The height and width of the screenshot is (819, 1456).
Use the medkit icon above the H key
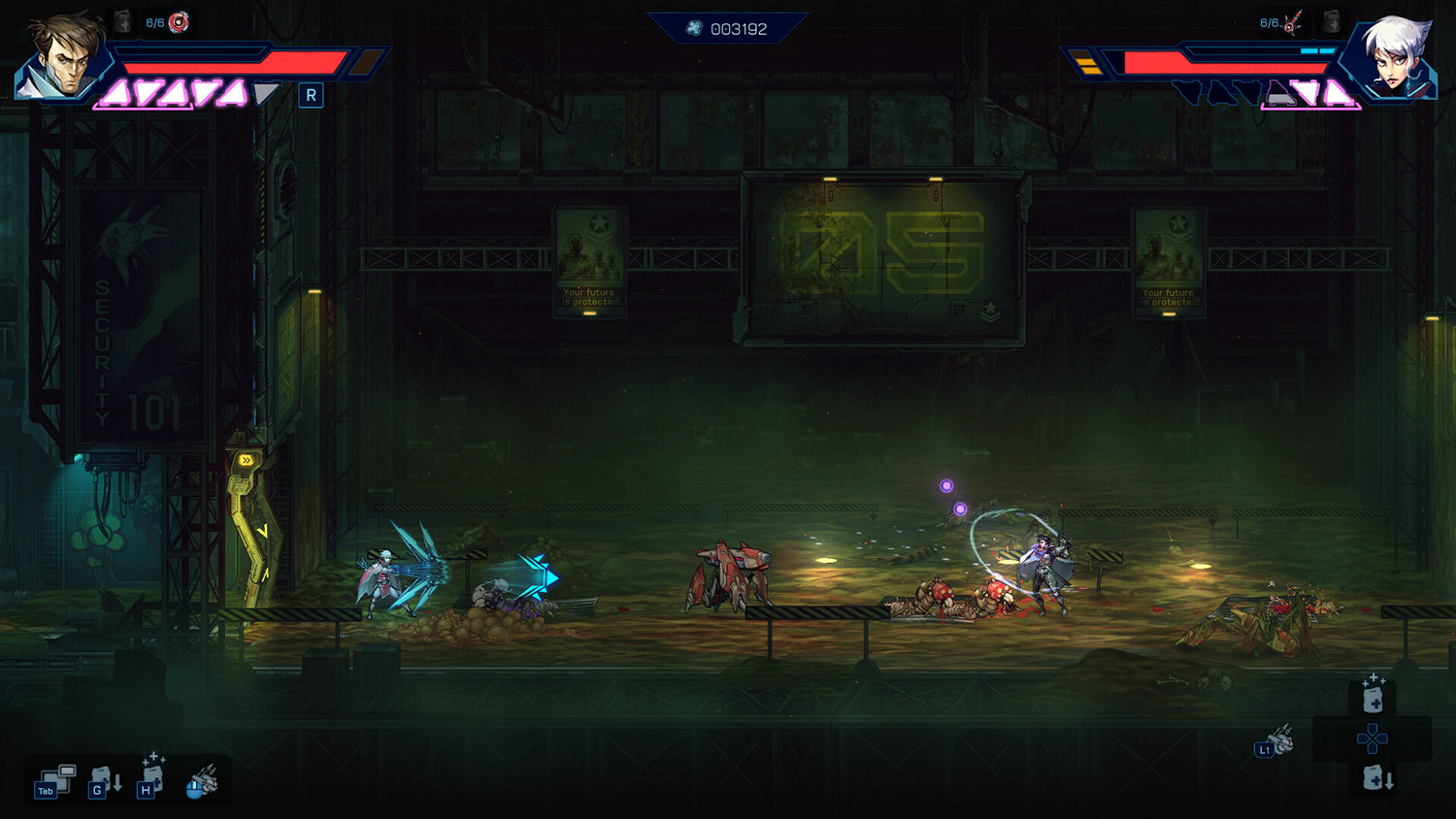[x=151, y=774]
